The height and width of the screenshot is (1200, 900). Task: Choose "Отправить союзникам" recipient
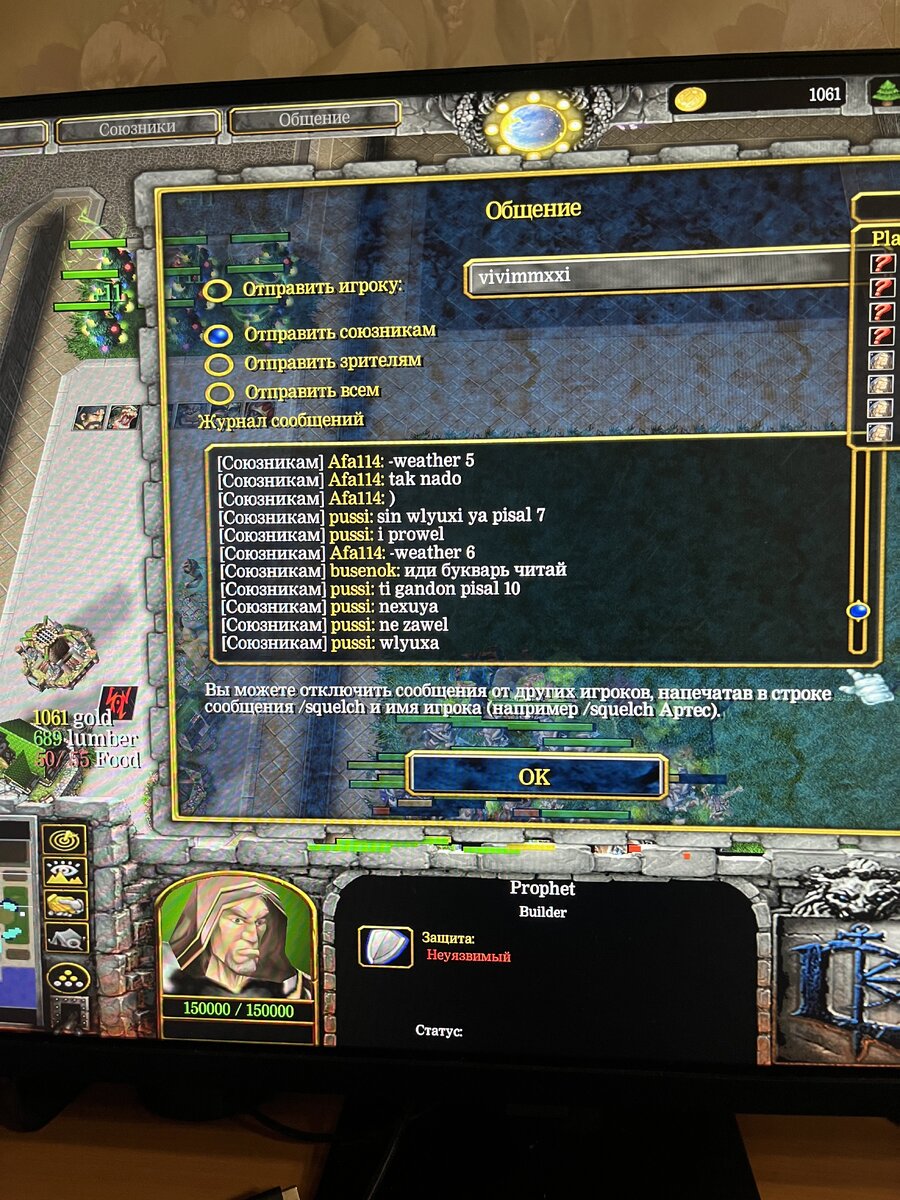tap(218, 335)
